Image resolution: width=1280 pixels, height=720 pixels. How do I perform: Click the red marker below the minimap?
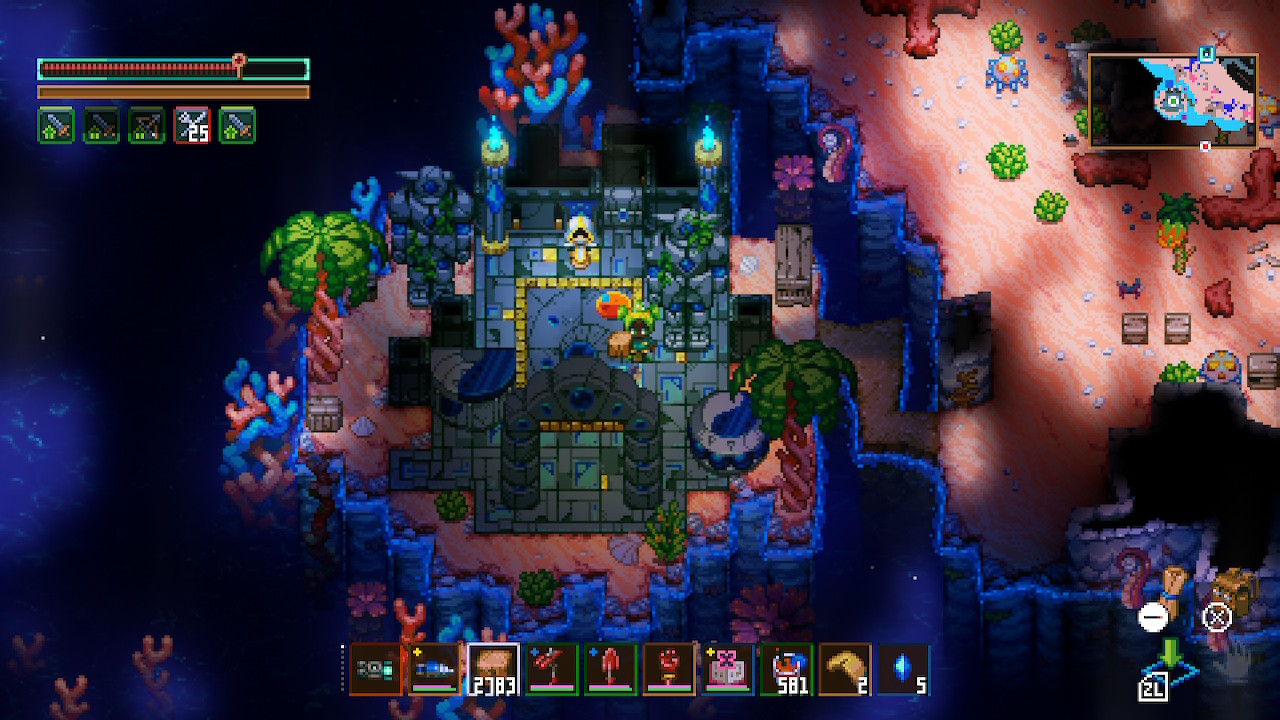(x=1205, y=146)
